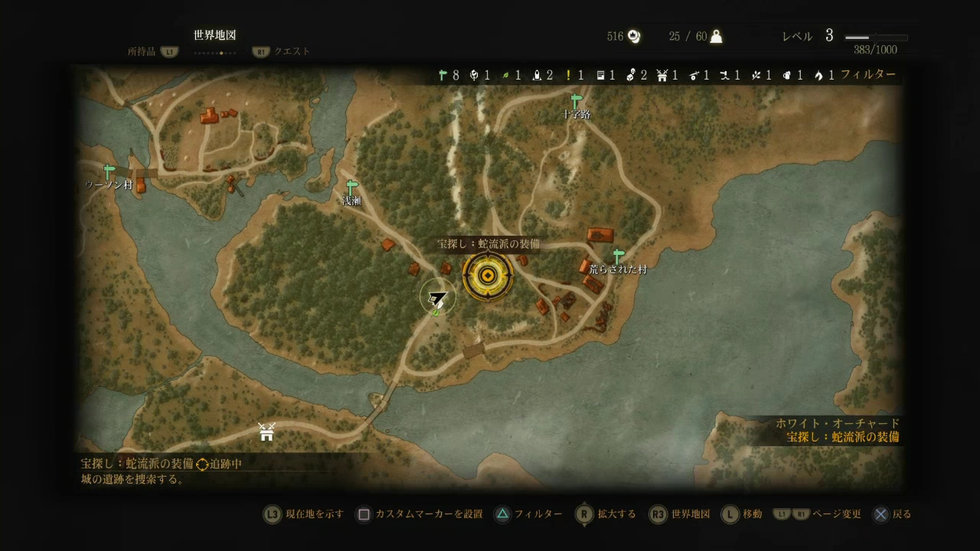
Task: Click the tracked quest 宝探し objective panel
Action: tap(160, 471)
